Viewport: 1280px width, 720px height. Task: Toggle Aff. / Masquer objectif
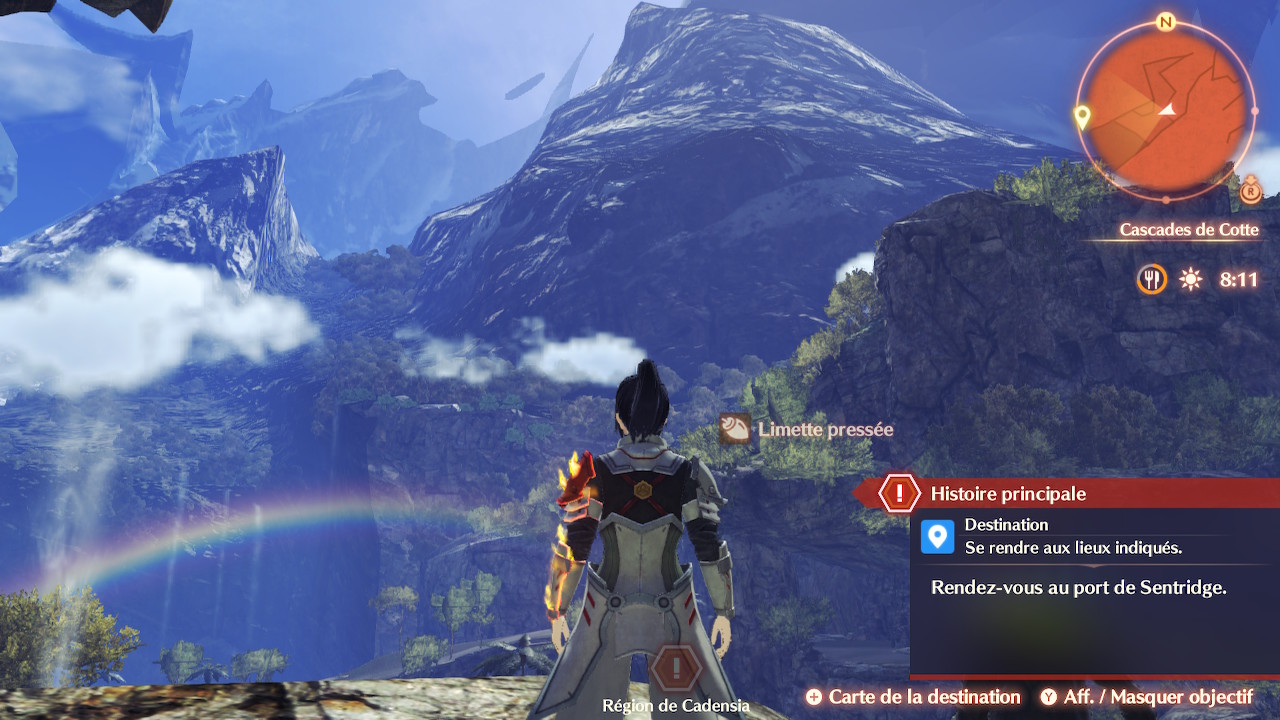click(1146, 697)
